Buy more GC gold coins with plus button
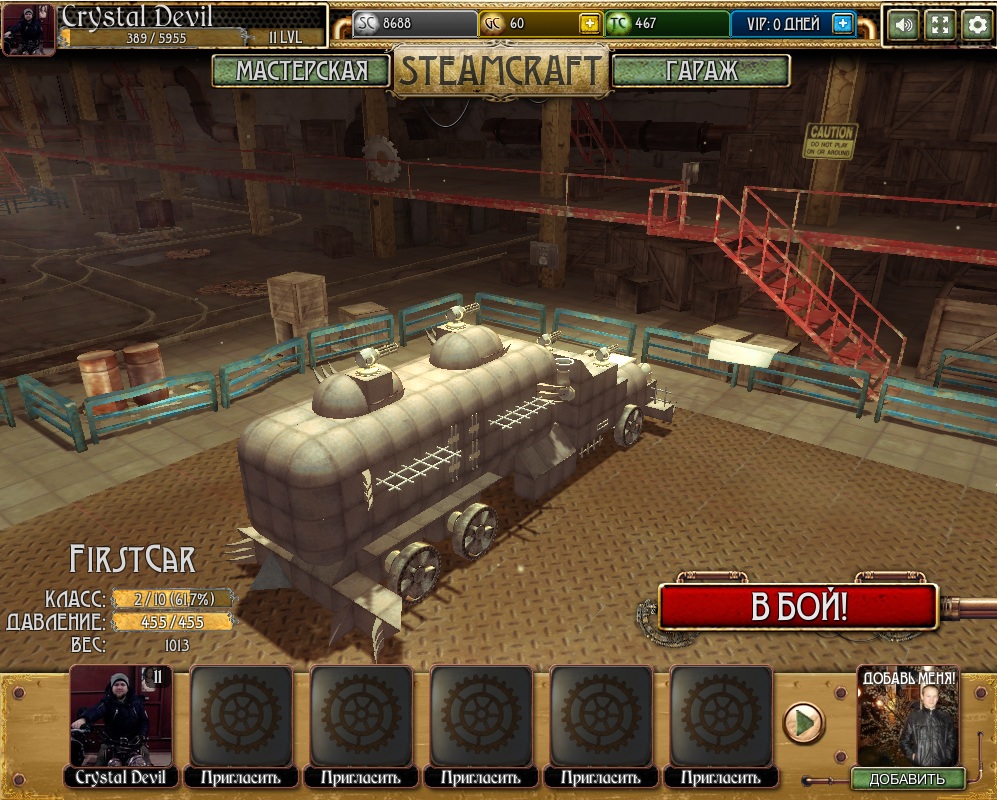 pyautogui.click(x=590, y=24)
